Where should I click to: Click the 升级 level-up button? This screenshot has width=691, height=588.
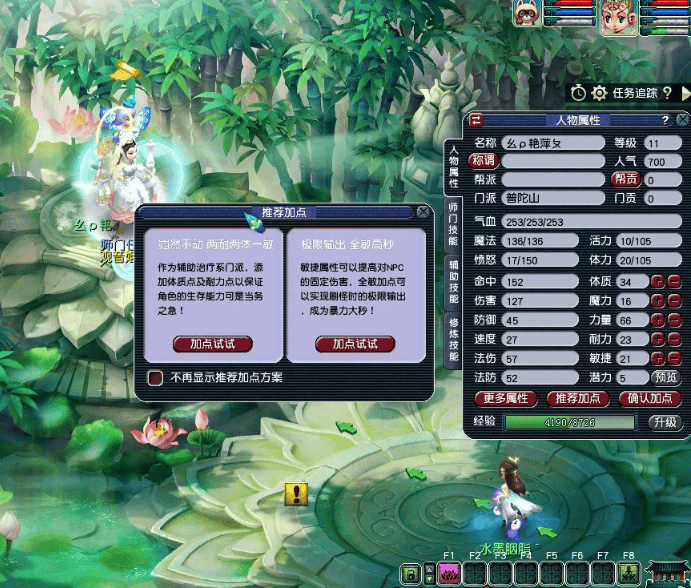coord(665,422)
